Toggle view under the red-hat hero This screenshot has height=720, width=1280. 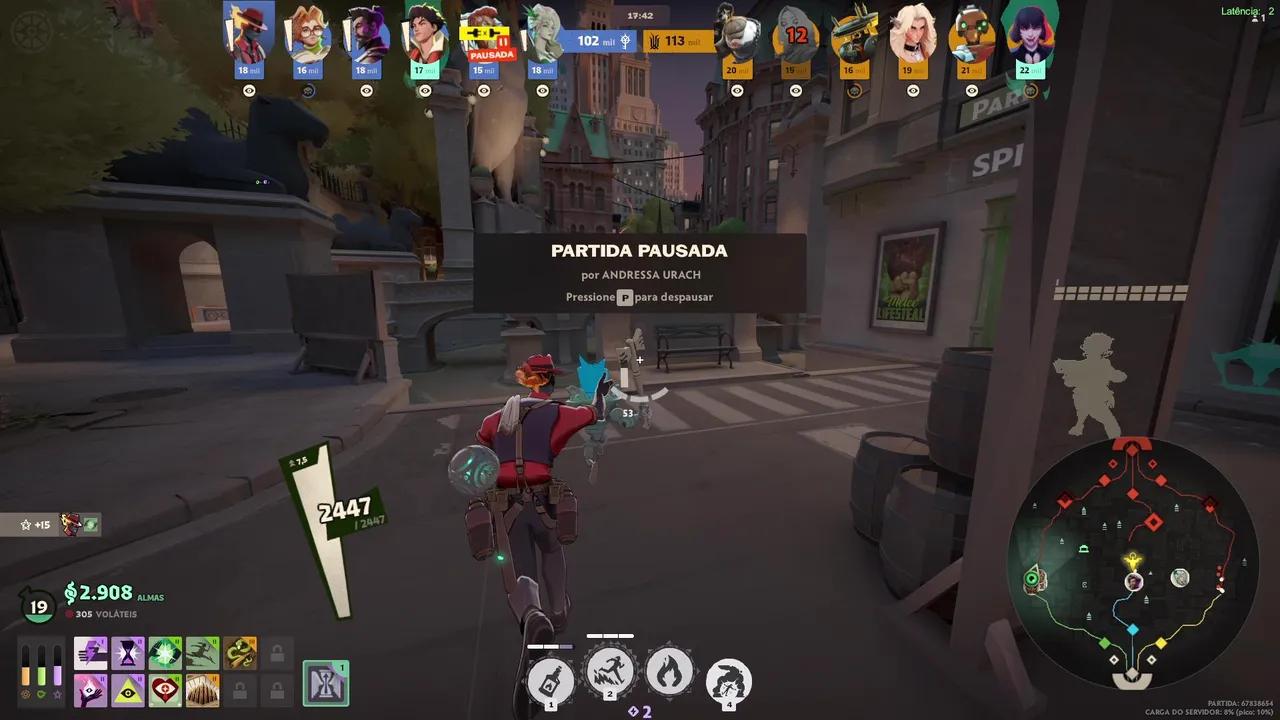pos(249,90)
